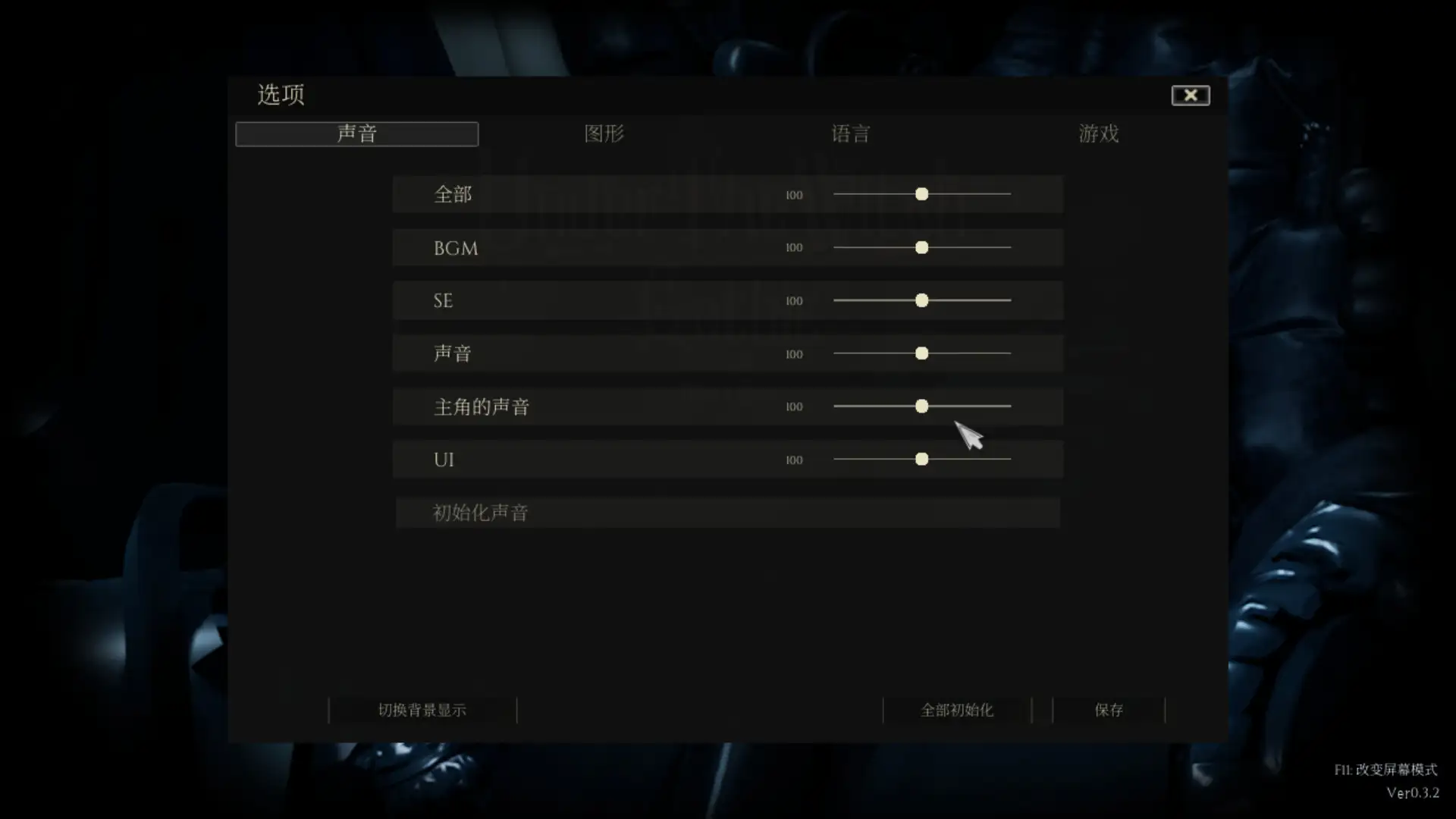Click the SE volume slider knob
This screenshot has height=819, width=1456.
922,300
